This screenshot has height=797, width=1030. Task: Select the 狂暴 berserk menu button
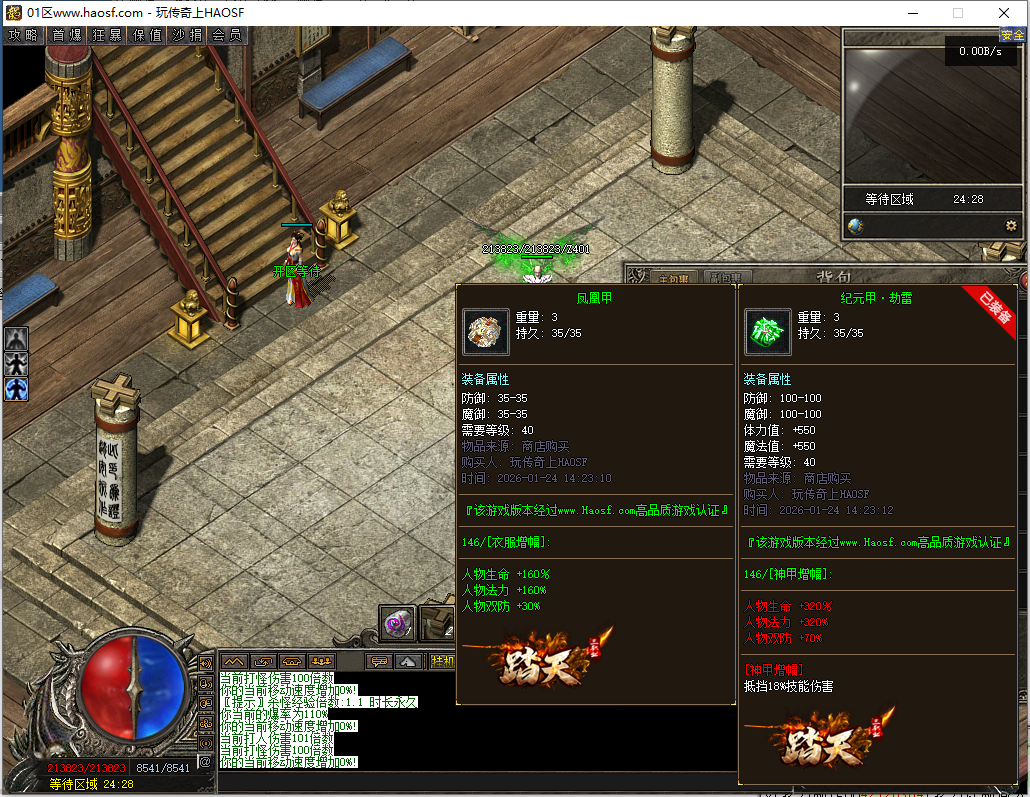(107, 35)
